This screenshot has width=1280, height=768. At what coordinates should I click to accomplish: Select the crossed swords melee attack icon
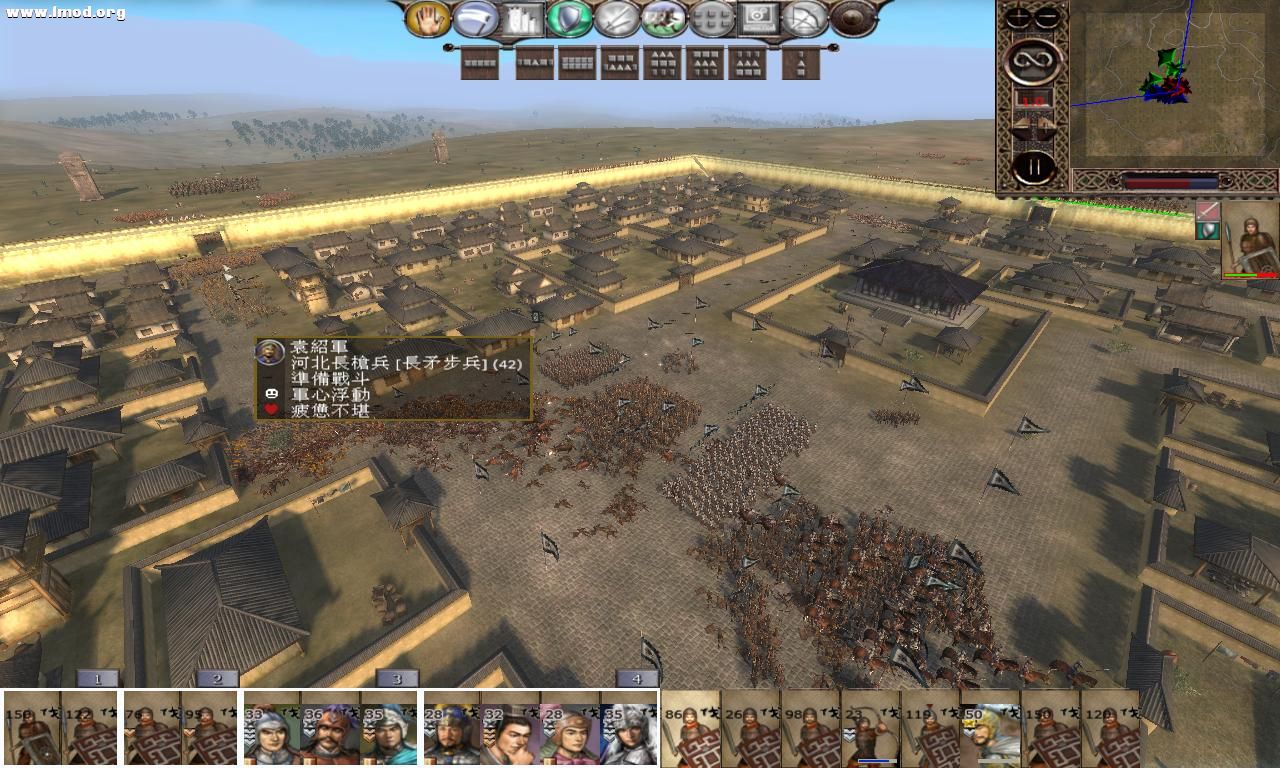tap(614, 18)
